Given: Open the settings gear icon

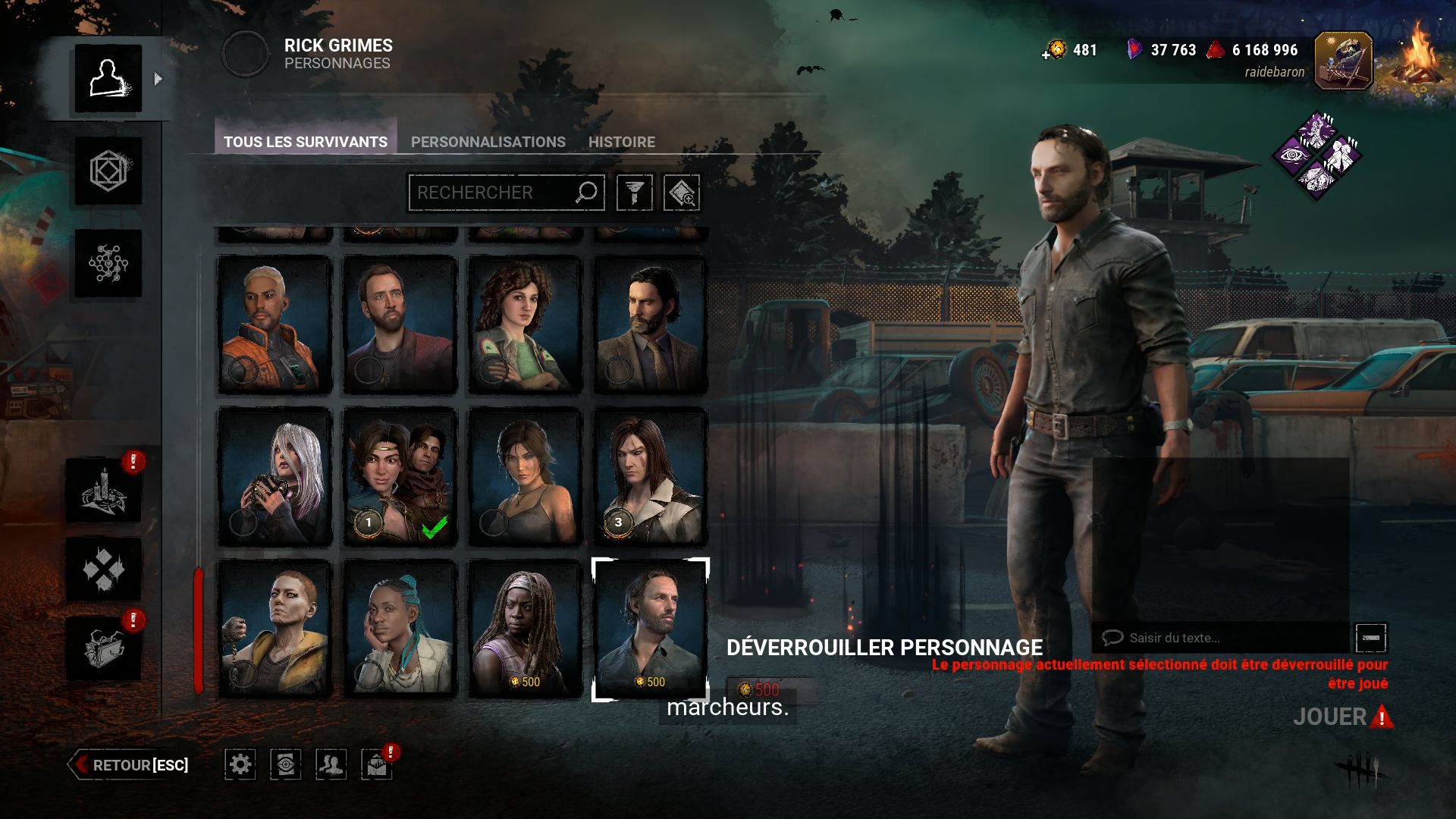Looking at the screenshot, I should (x=240, y=765).
